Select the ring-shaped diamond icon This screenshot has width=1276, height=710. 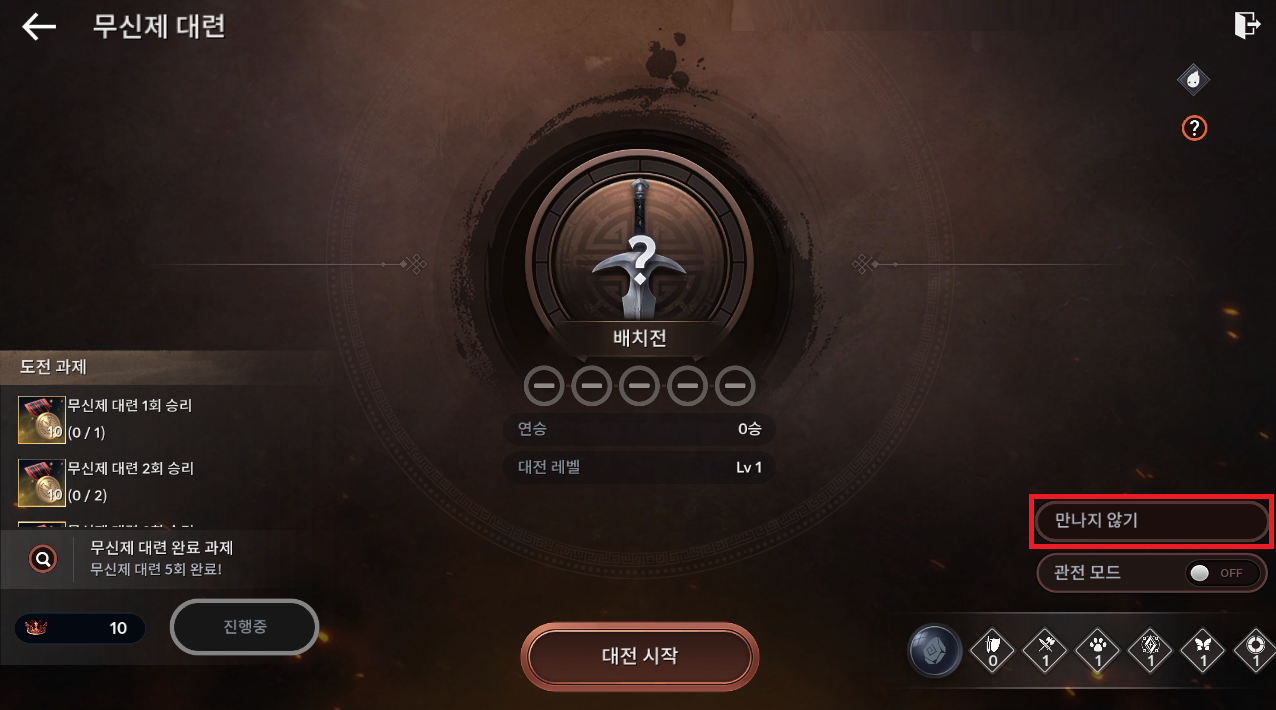[x=1254, y=652]
